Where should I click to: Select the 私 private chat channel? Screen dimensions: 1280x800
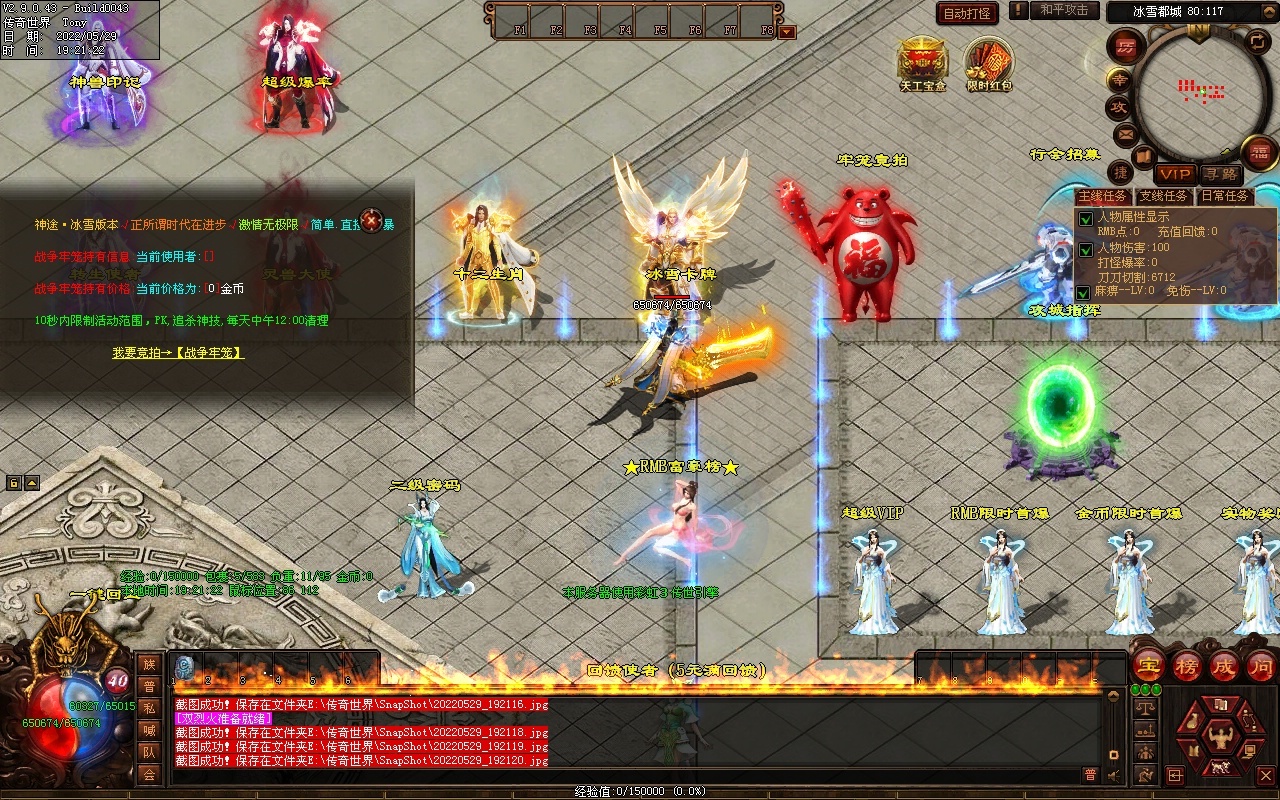point(149,708)
